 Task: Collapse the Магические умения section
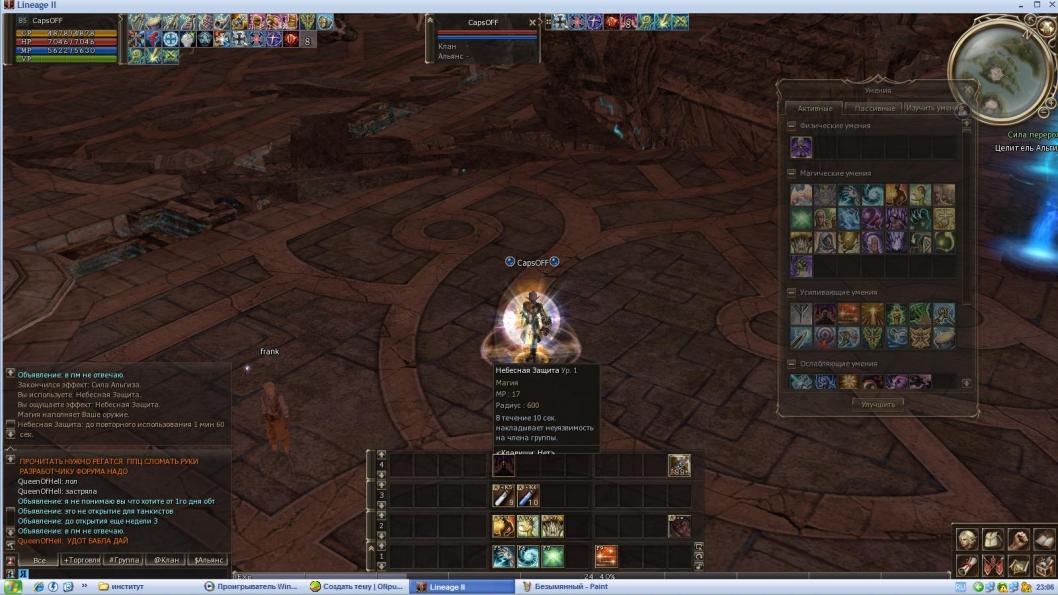pos(792,173)
